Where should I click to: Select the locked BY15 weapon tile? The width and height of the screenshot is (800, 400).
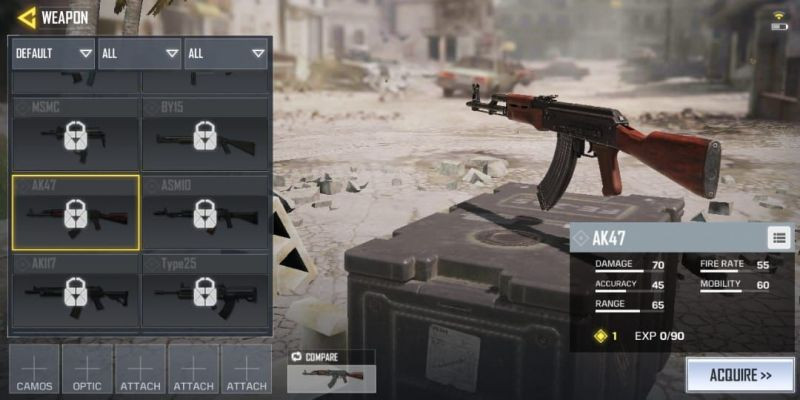(x=205, y=134)
